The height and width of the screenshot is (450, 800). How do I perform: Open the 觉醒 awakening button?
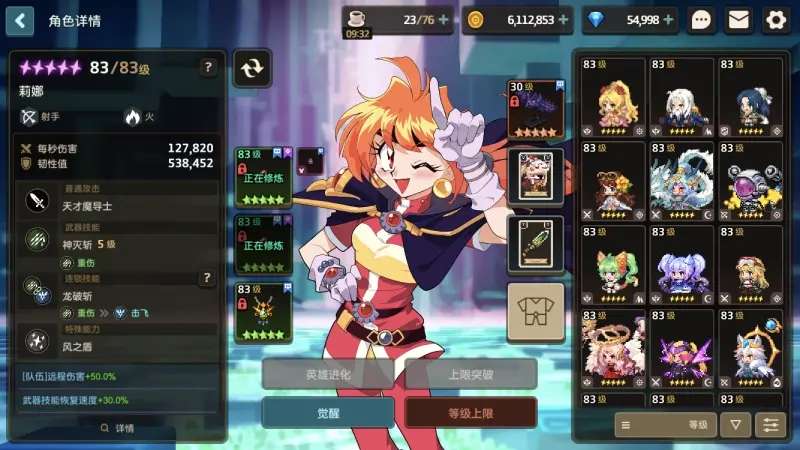329,412
